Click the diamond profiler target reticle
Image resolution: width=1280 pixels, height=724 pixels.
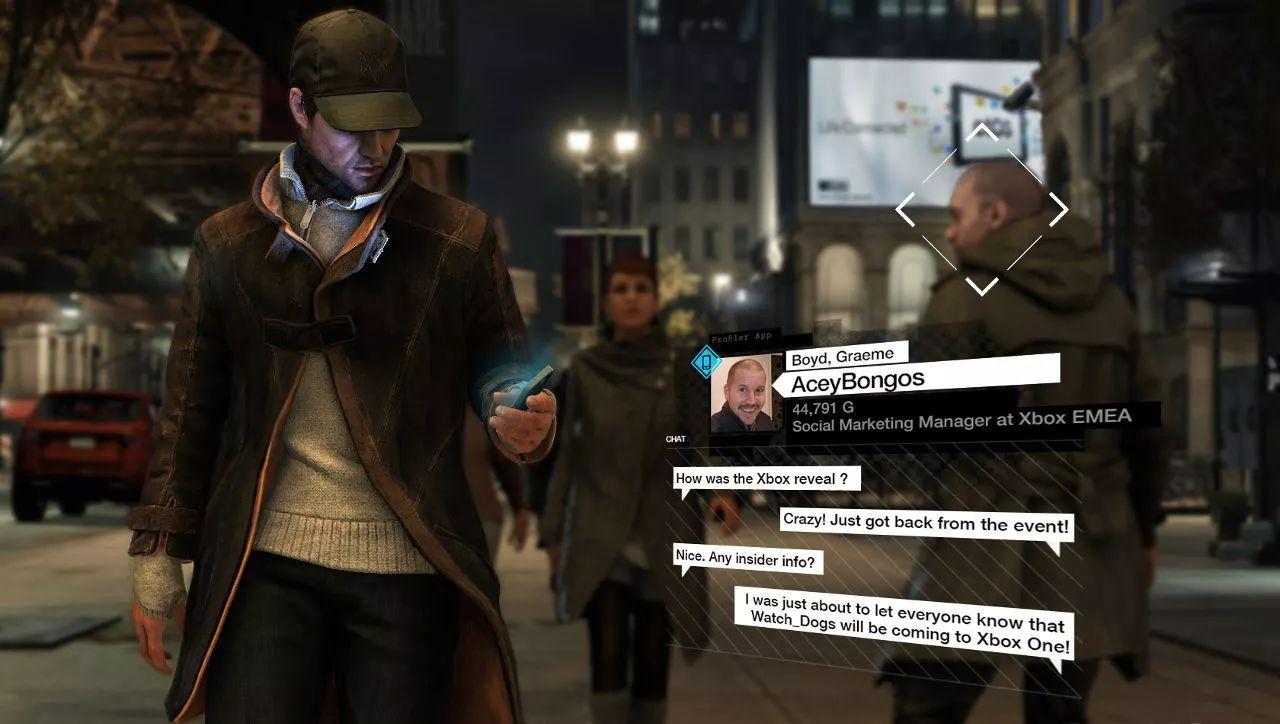pyautogui.click(x=982, y=209)
